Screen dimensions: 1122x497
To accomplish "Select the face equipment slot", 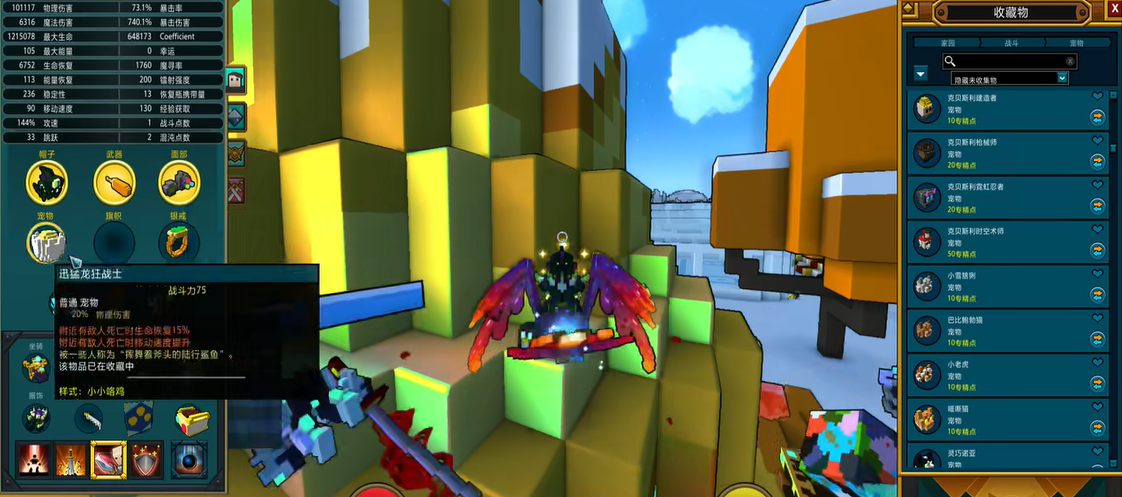I will tap(179, 181).
